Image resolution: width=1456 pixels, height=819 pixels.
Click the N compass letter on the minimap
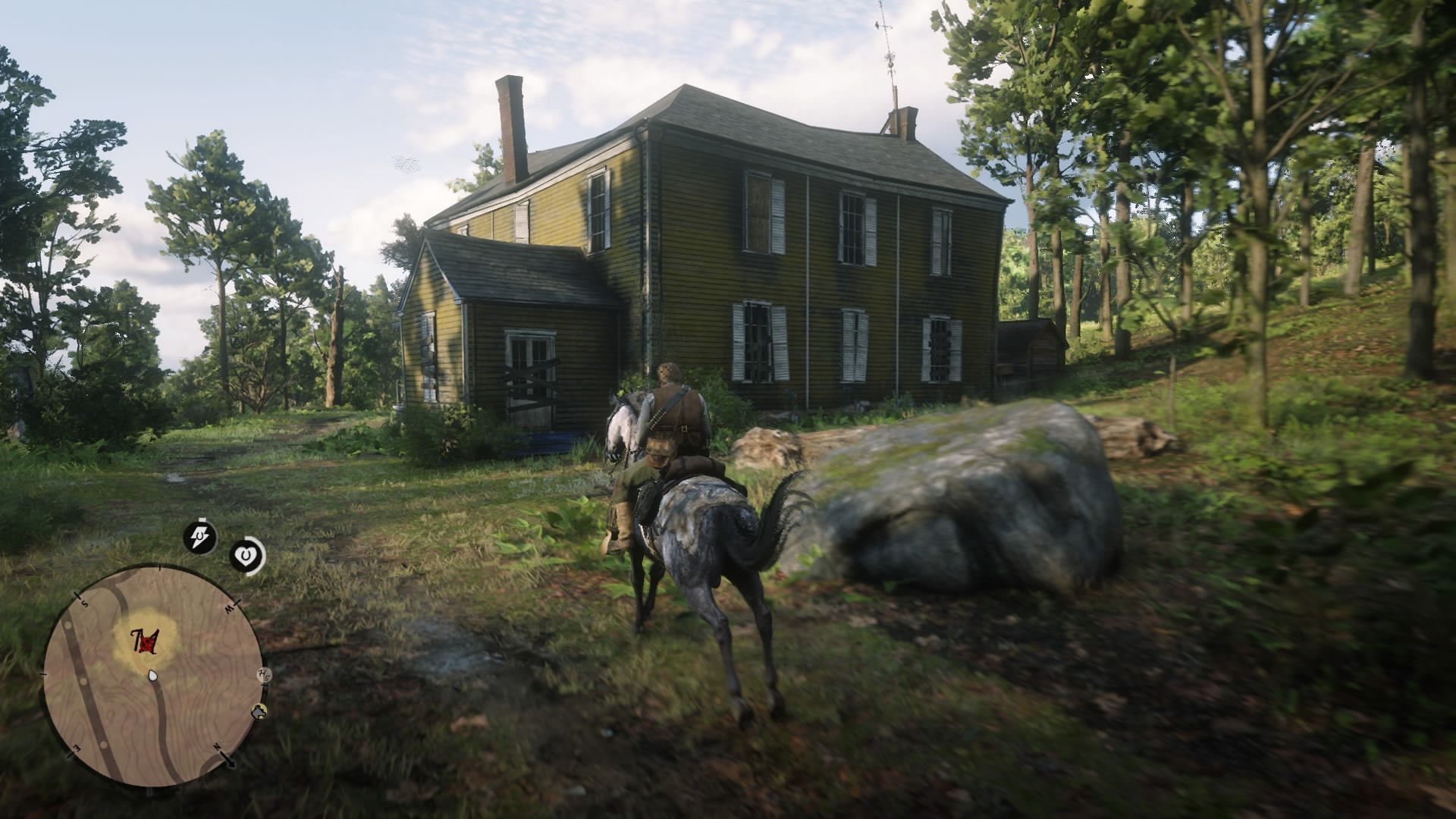coord(217,746)
